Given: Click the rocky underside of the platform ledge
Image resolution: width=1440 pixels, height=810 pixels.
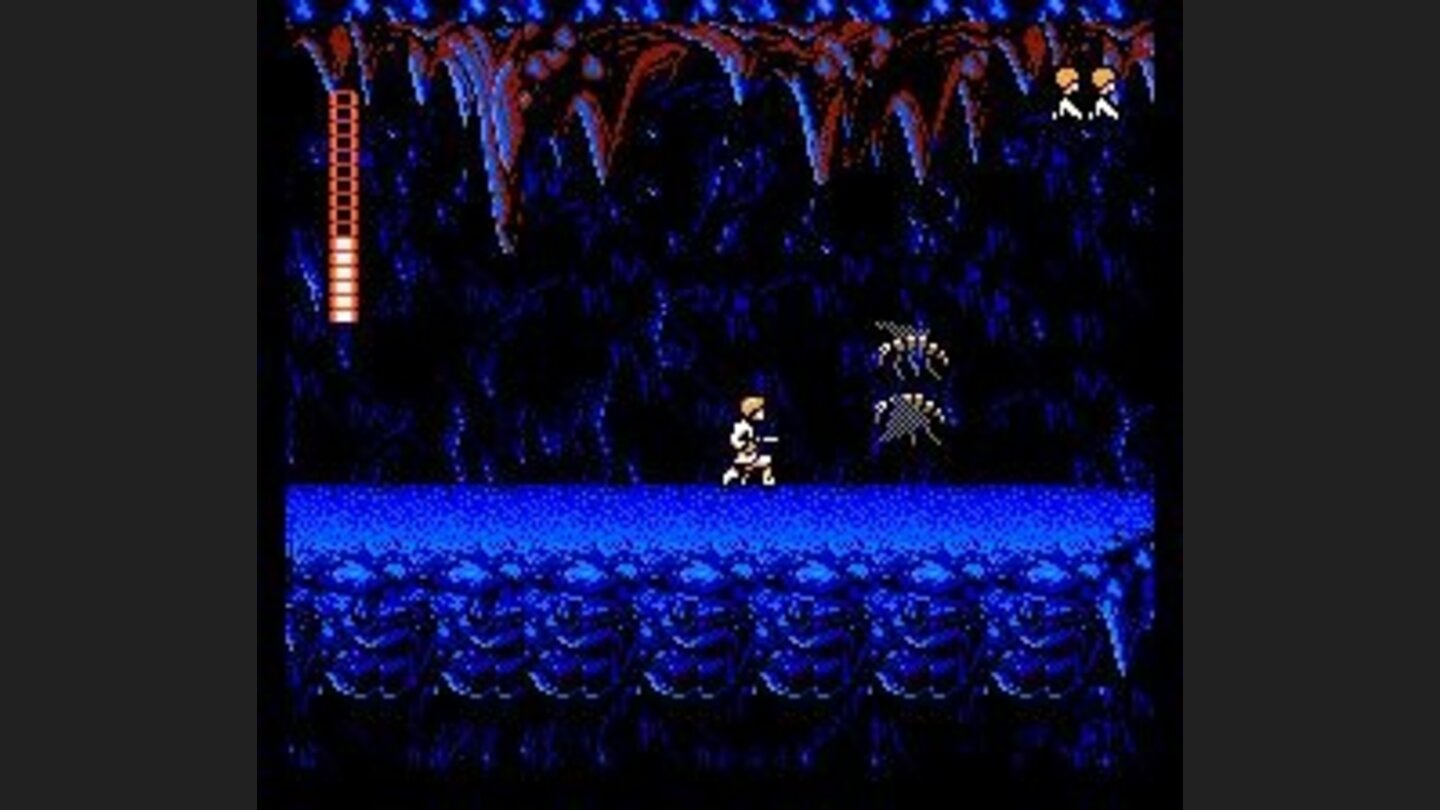Looking at the screenshot, I should click(x=700, y=640).
